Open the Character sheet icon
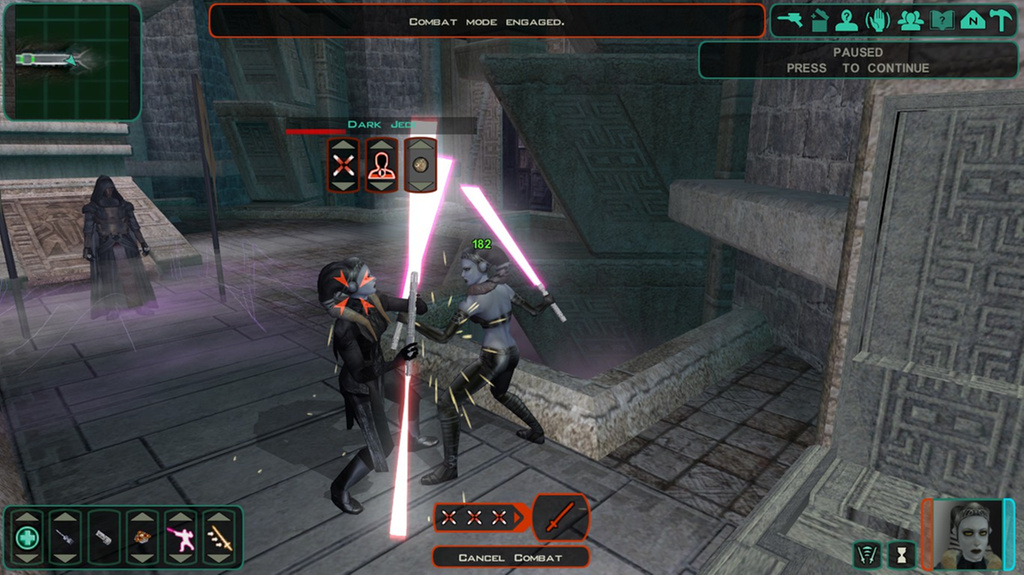The image size is (1024, 575). pos(848,20)
